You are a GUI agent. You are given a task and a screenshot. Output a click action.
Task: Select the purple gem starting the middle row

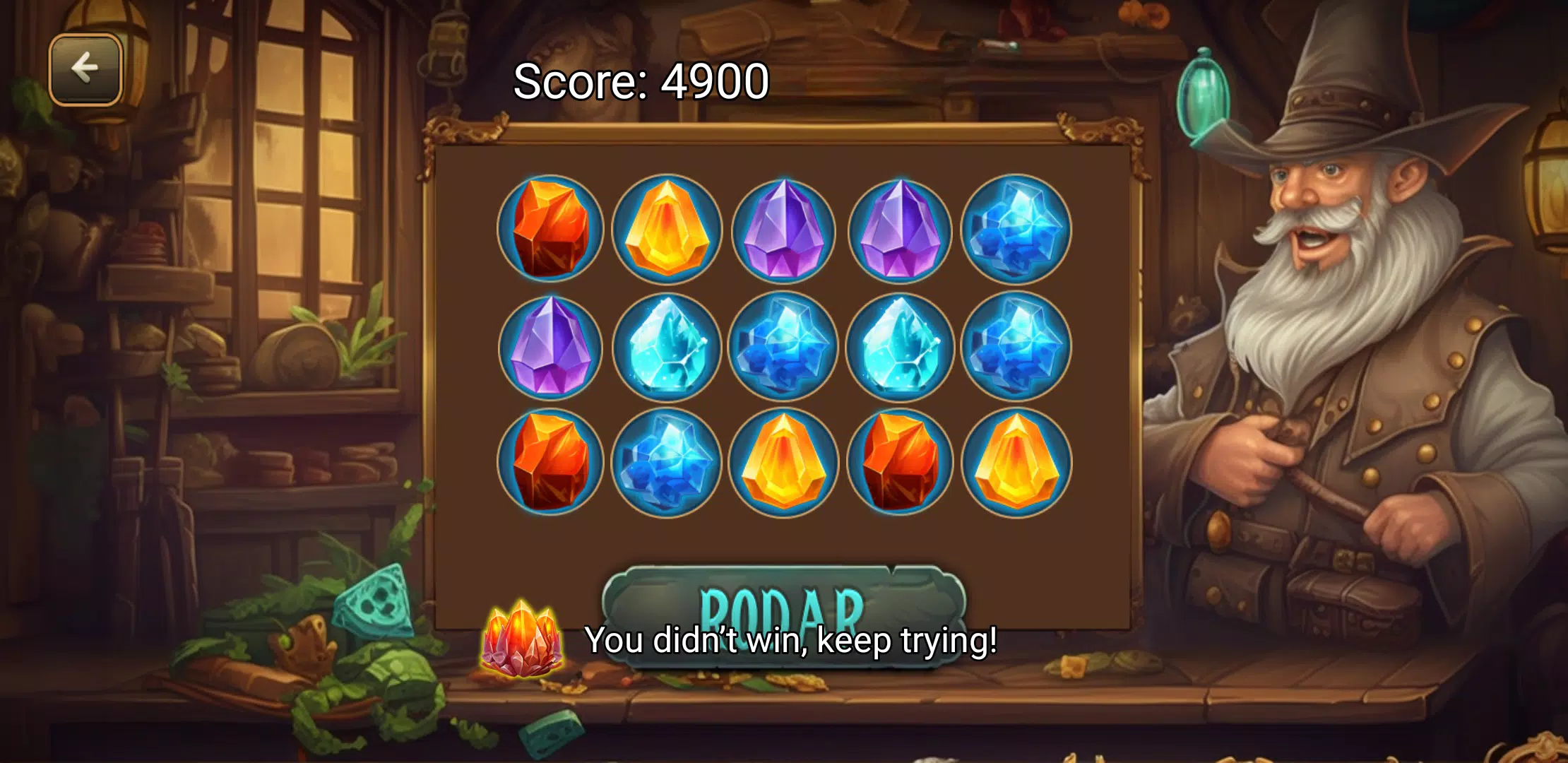pos(551,346)
